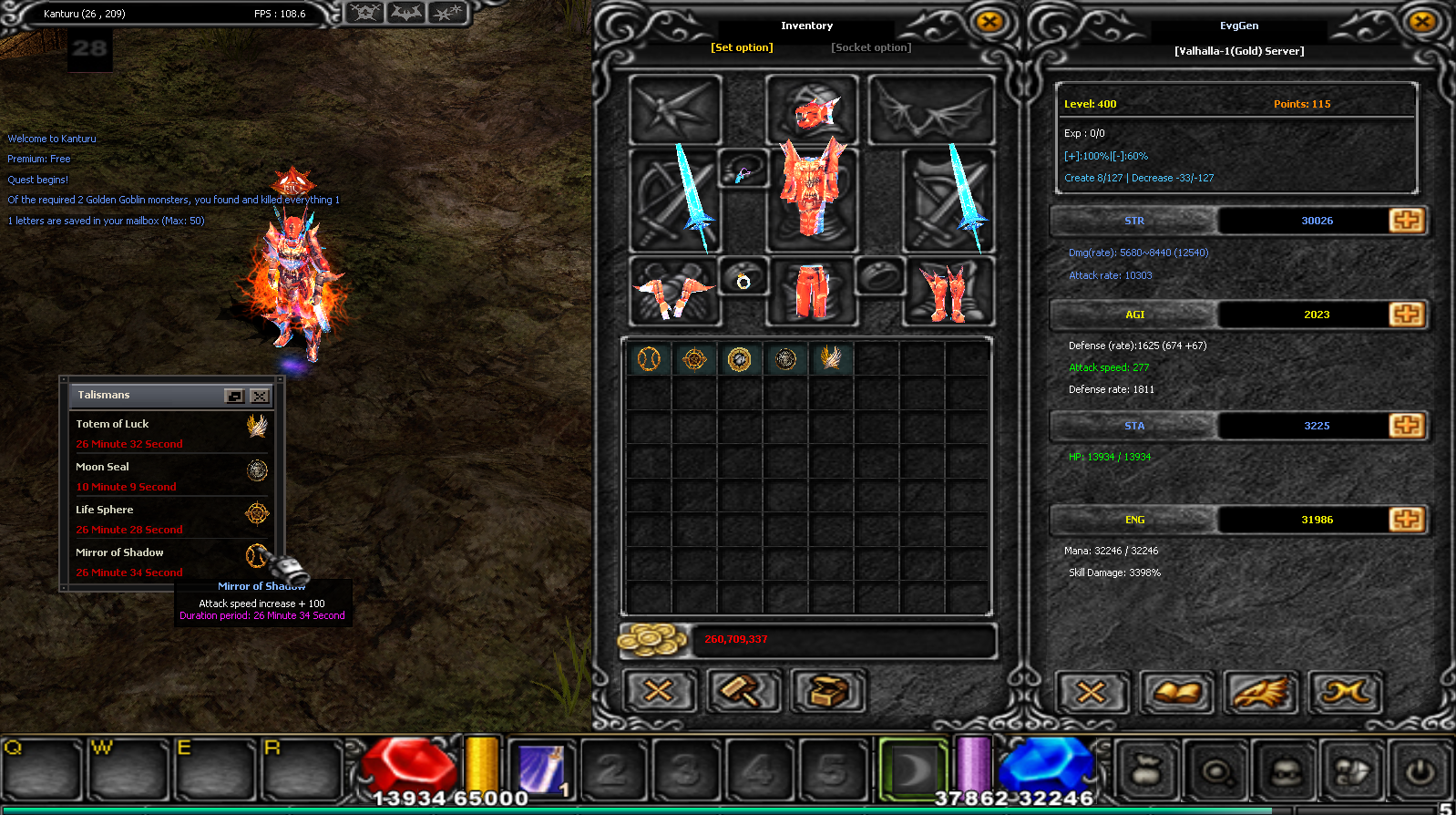Open the Master Skill Tree wing icon
The height and width of the screenshot is (815, 1456).
pos(1262,691)
